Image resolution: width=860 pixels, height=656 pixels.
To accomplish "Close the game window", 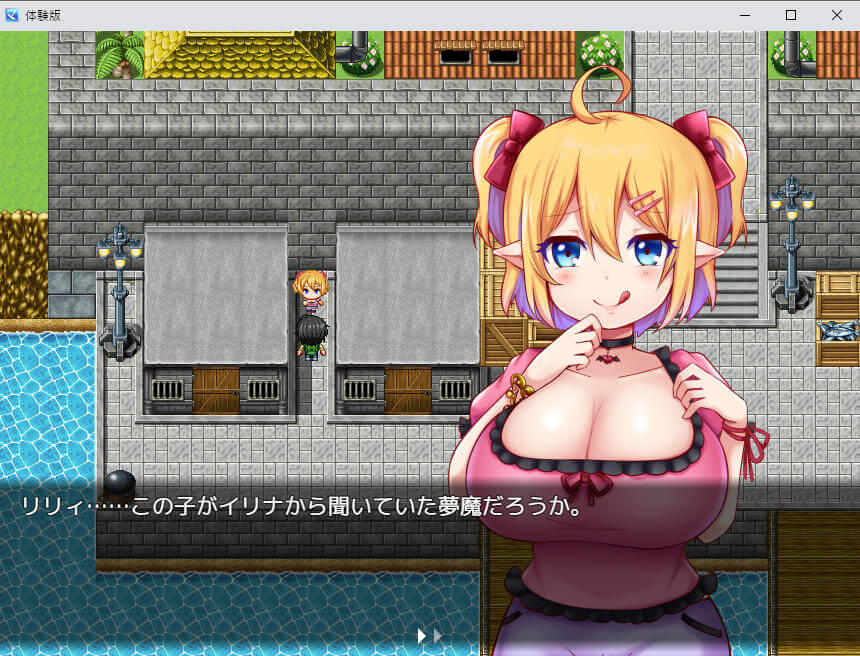I will 836,15.
